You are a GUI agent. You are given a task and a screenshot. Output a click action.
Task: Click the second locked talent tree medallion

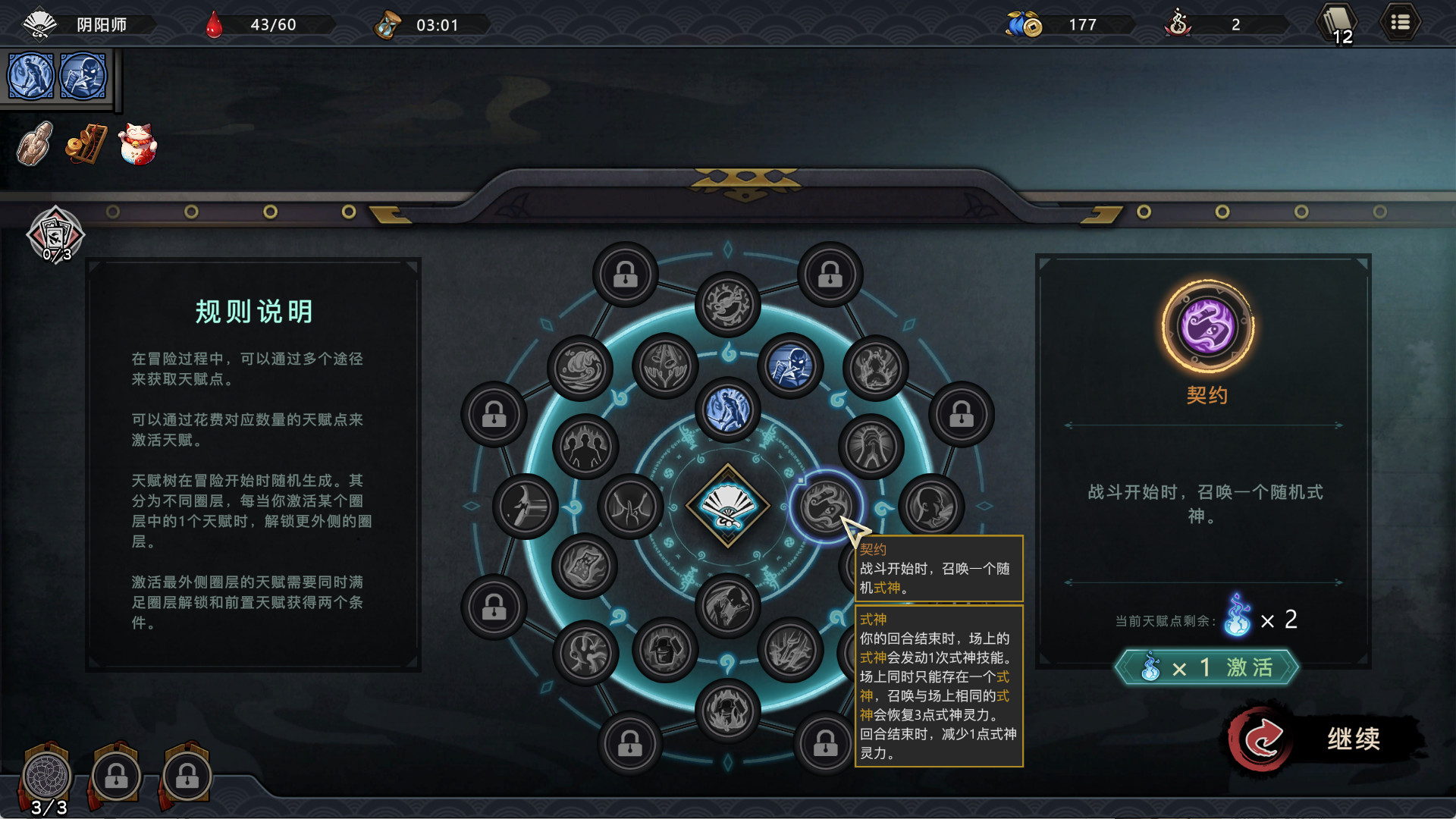115,775
